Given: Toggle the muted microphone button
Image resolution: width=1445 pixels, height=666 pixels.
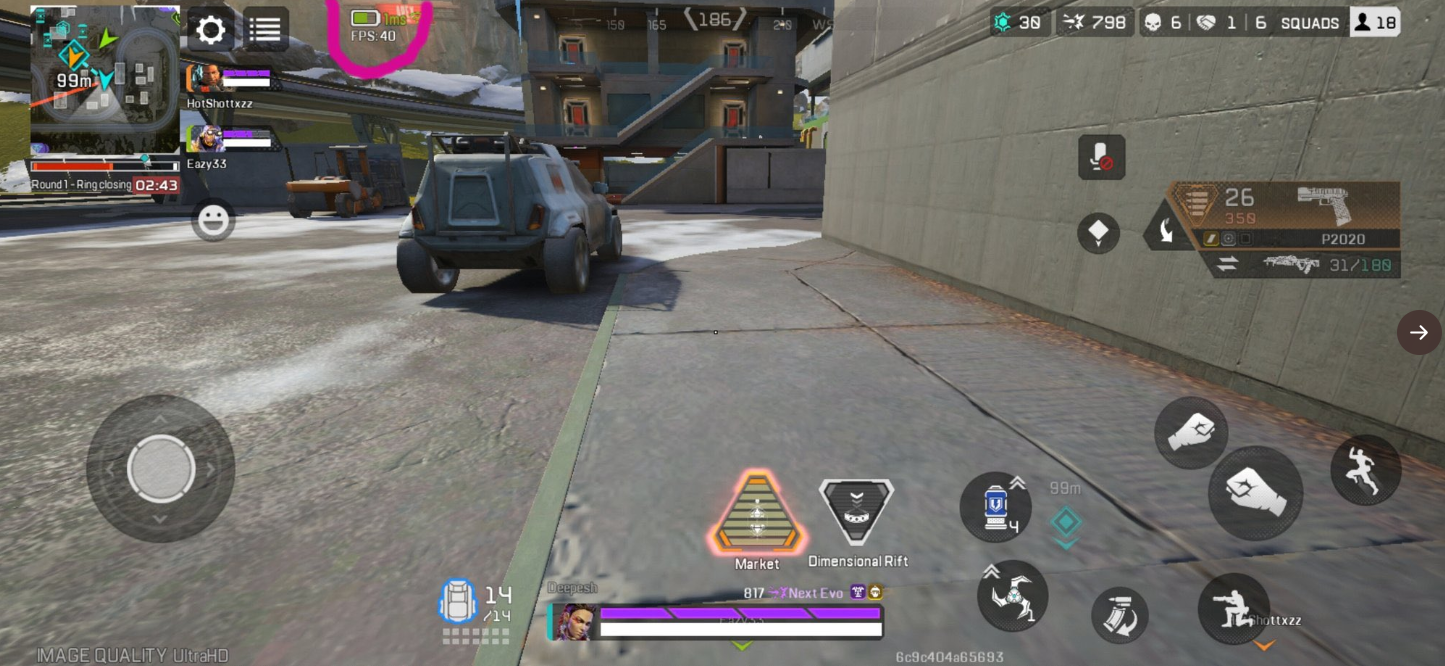Looking at the screenshot, I should [x=1101, y=158].
